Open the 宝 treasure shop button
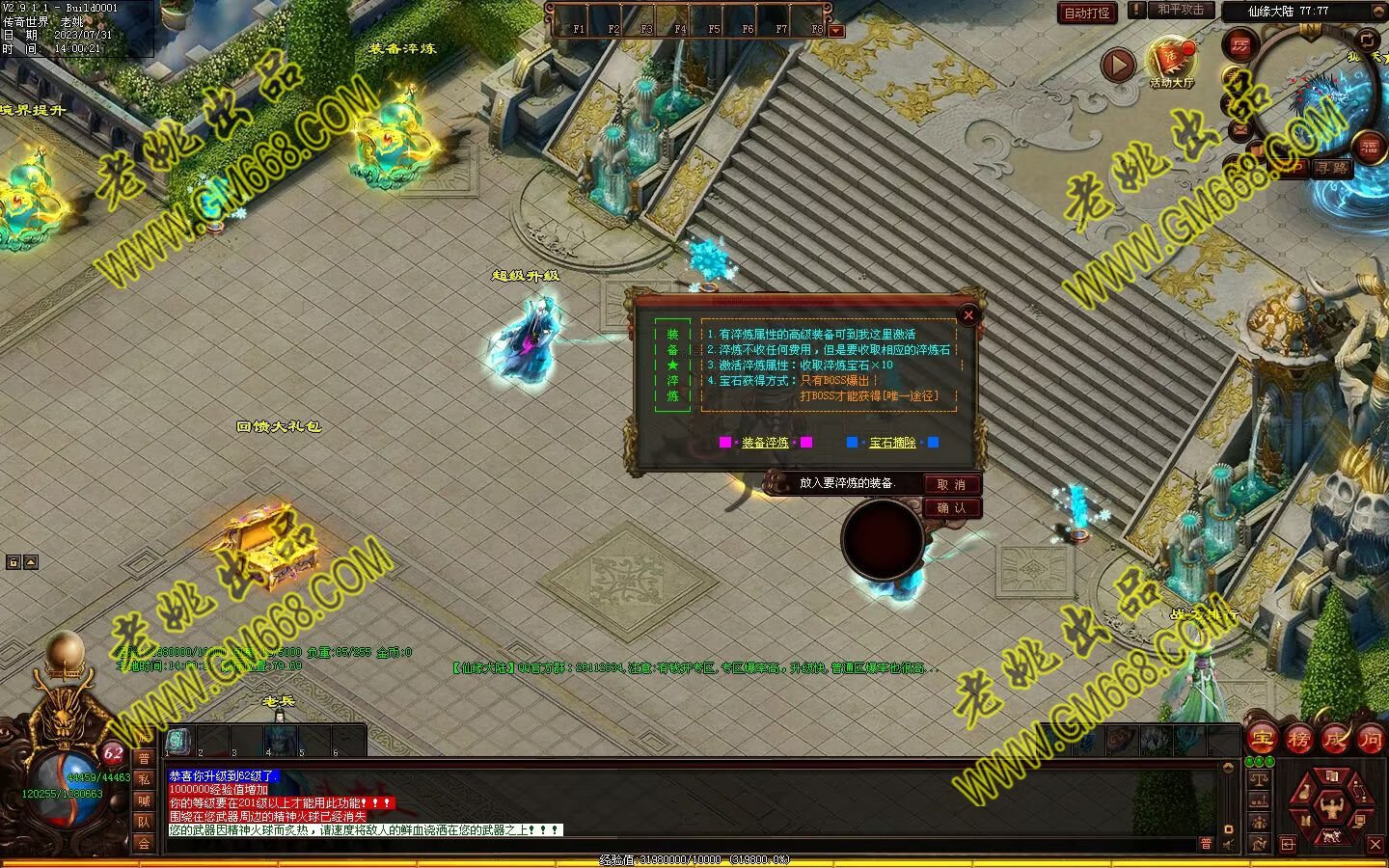 [x=1262, y=740]
